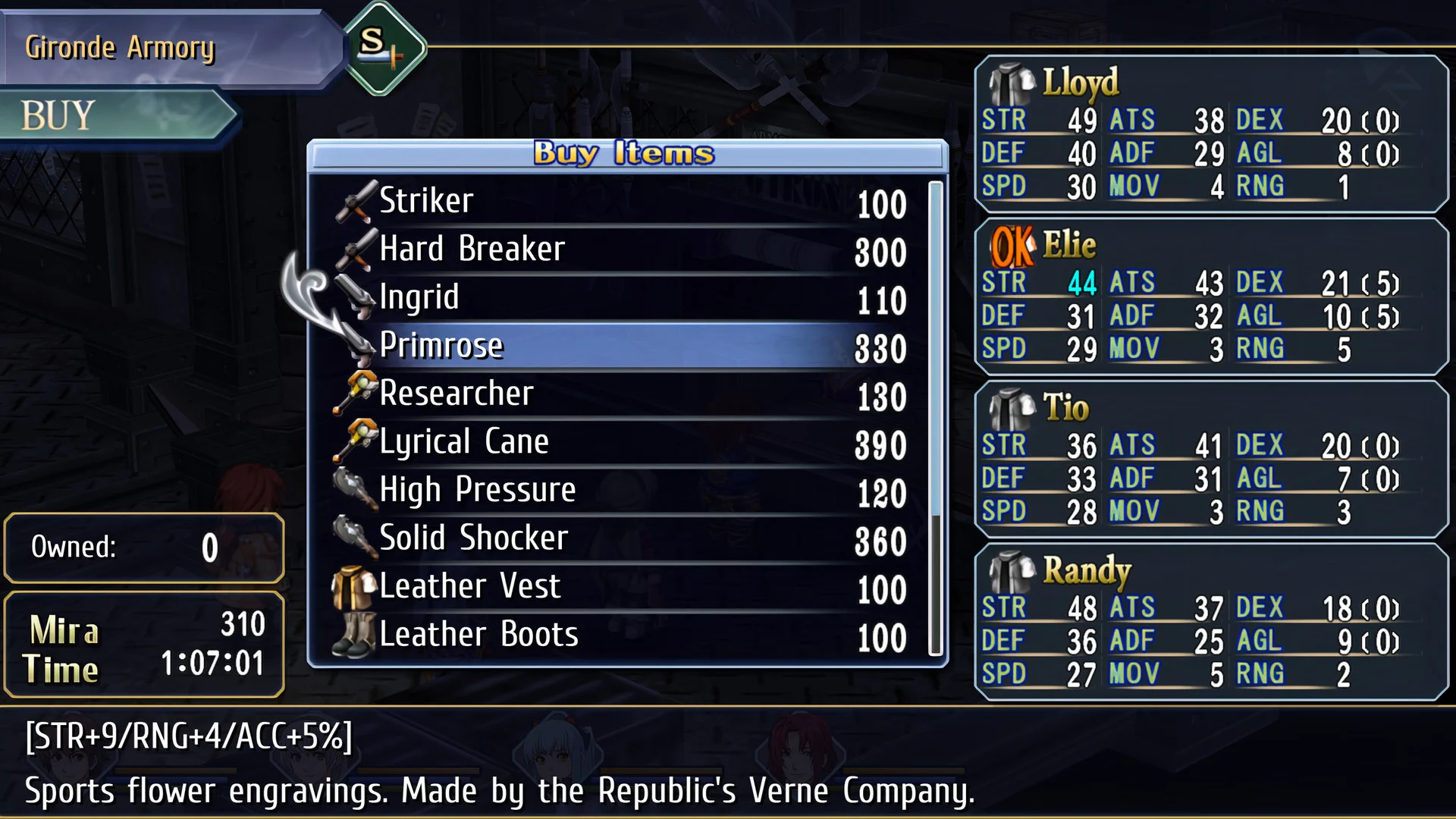Choose the Hard Breaker weapon
Screen dimensions: 1456x819
(x=622, y=249)
